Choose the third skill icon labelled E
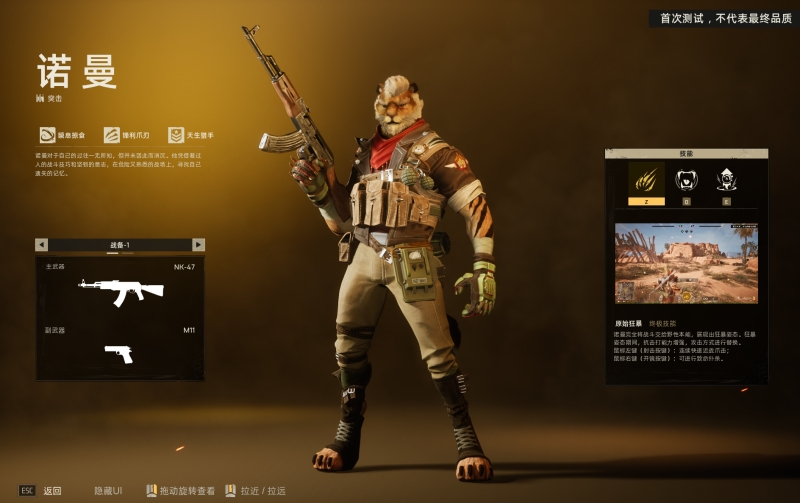Image resolution: width=800 pixels, height=503 pixels. [x=726, y=180]
